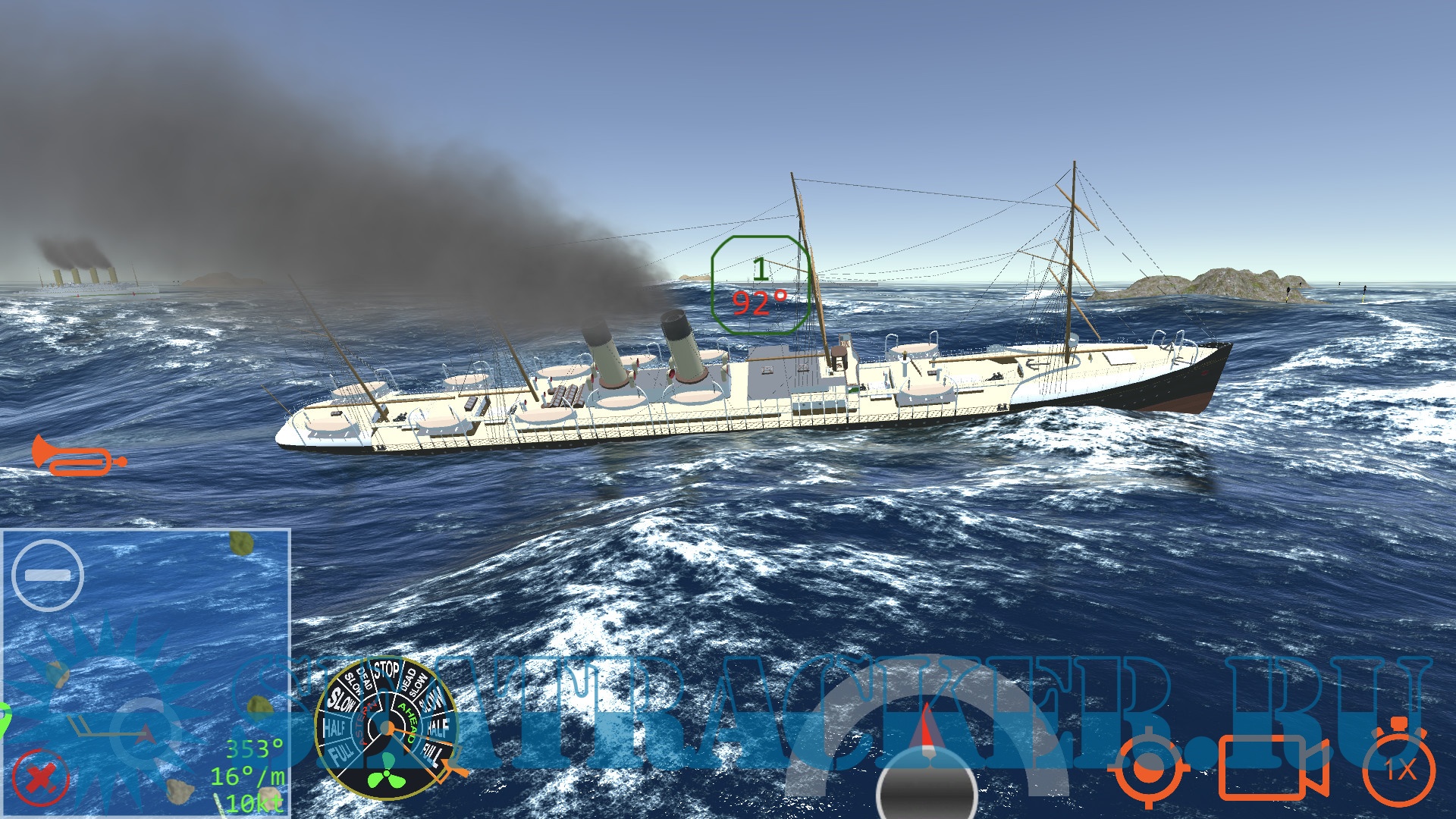Tap the red X button on the minimap
The height and width of the screenshot is (819, 1456).
click(x=41, y=777)
